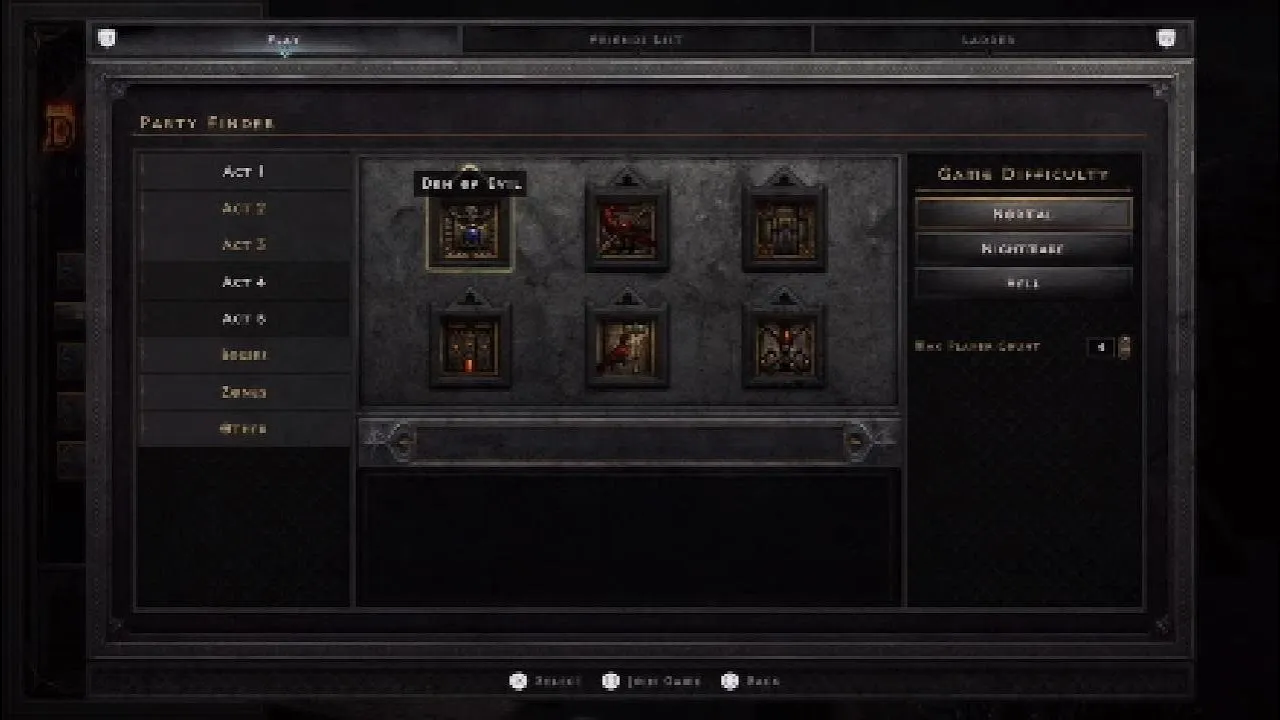Select the first quest icon in the bottom row
The height and width of the screenshot is (720, 1280).
470,345
